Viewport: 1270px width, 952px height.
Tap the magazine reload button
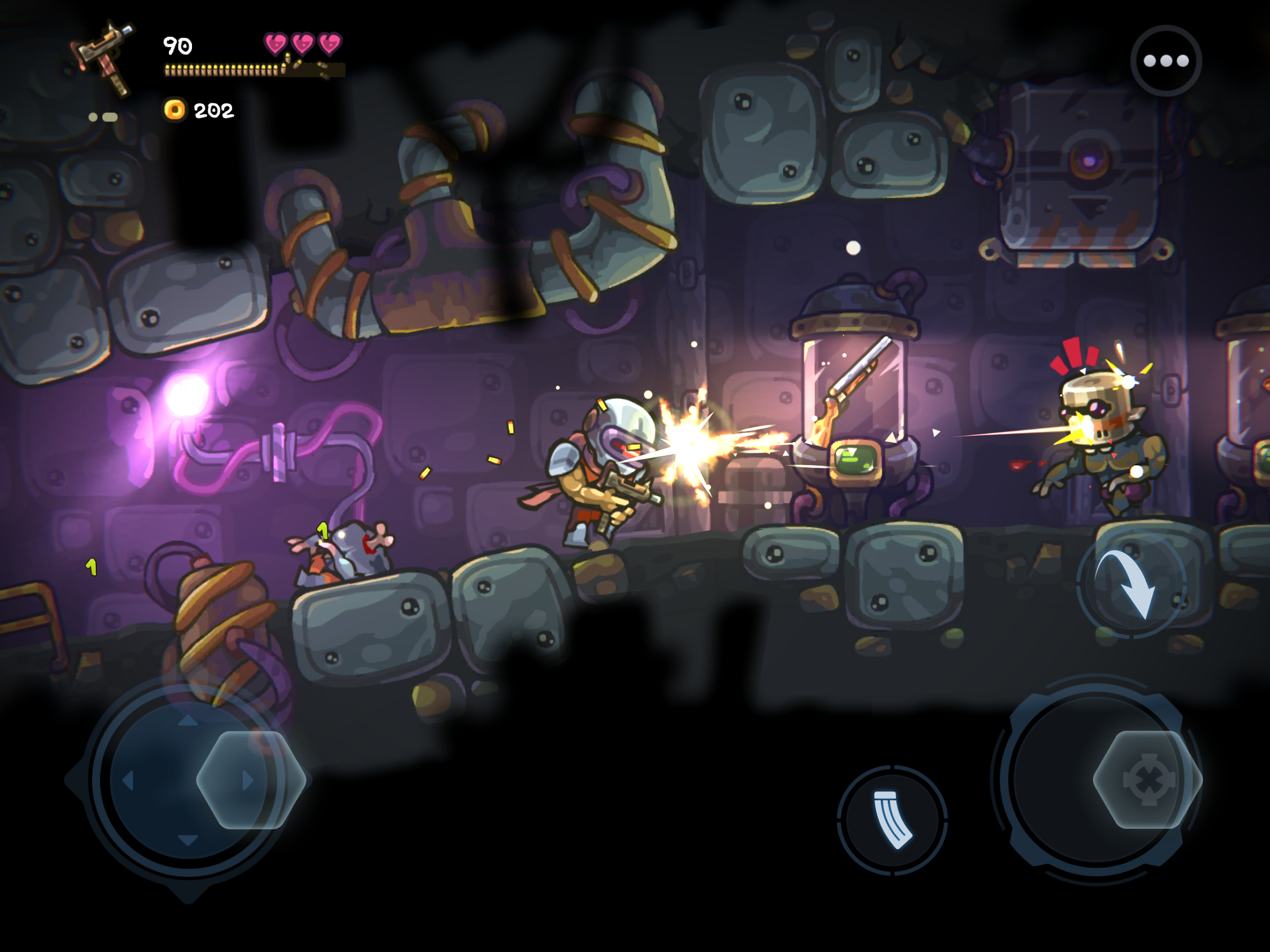(891, 820)
